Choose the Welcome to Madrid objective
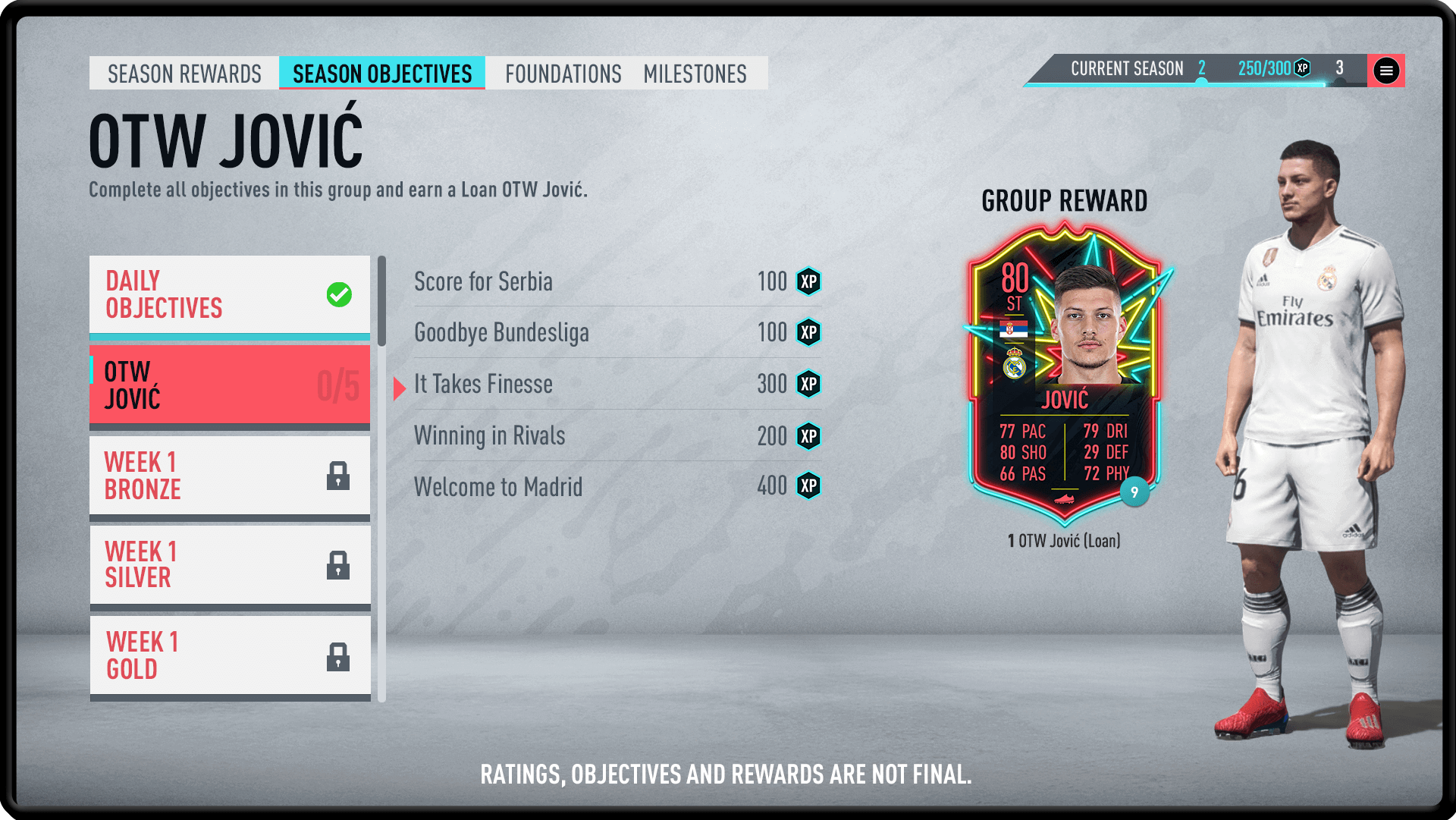Image resolution: width=1456 pixels, height=820 pixels. 617,486
